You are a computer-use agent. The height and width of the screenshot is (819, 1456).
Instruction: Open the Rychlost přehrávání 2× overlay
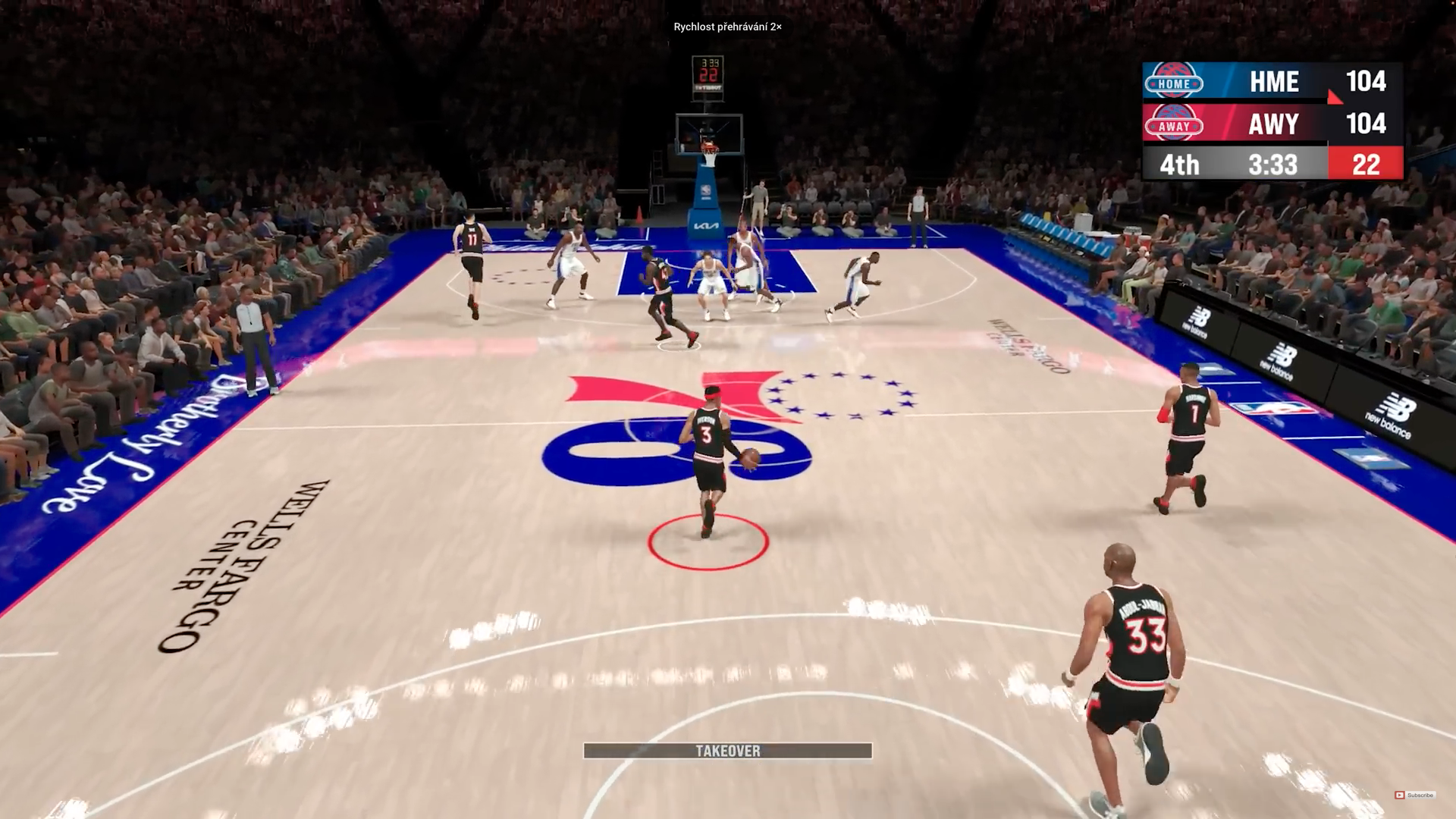click(727, 27)
